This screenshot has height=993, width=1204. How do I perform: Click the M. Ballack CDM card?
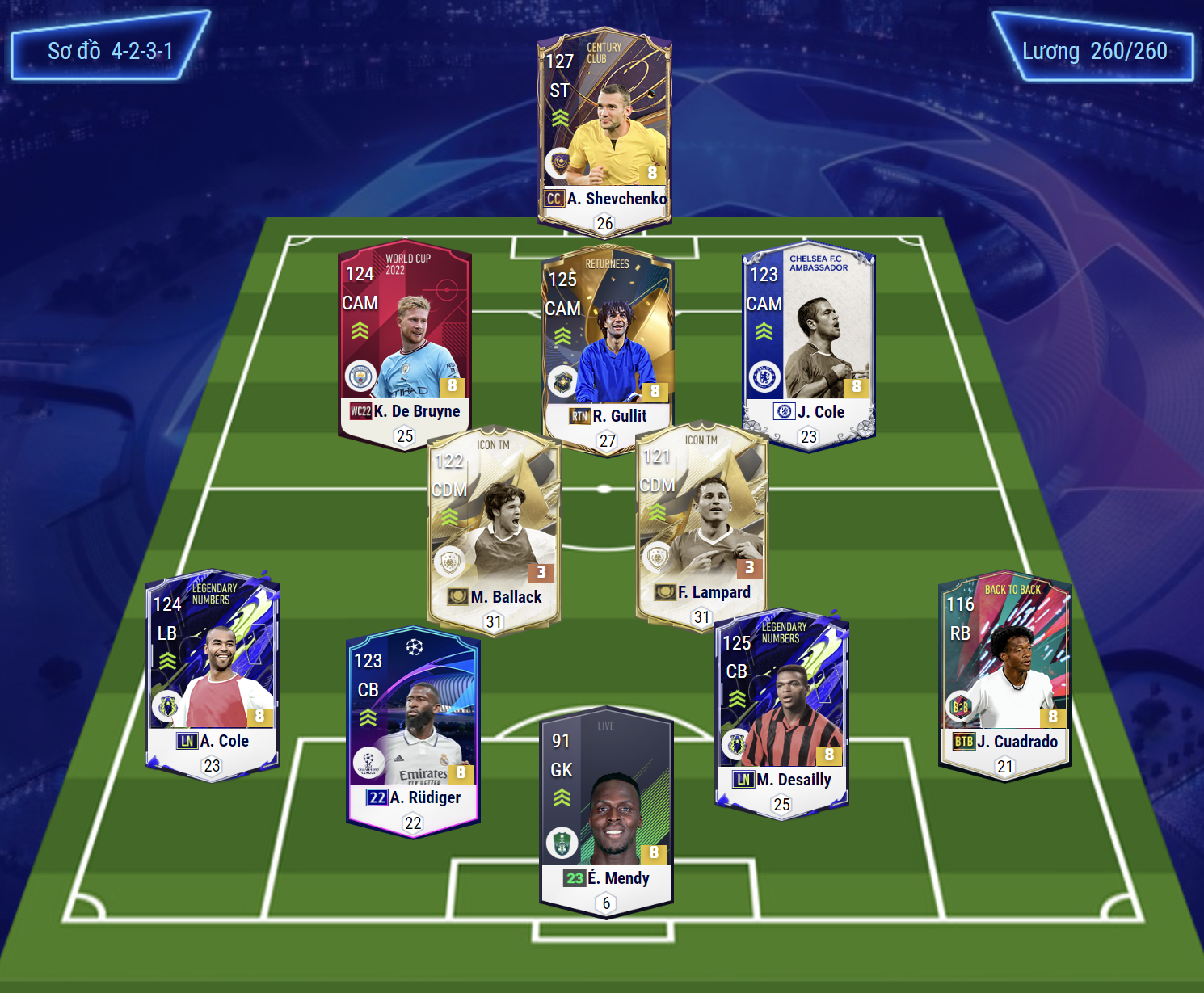coord(494,530)
